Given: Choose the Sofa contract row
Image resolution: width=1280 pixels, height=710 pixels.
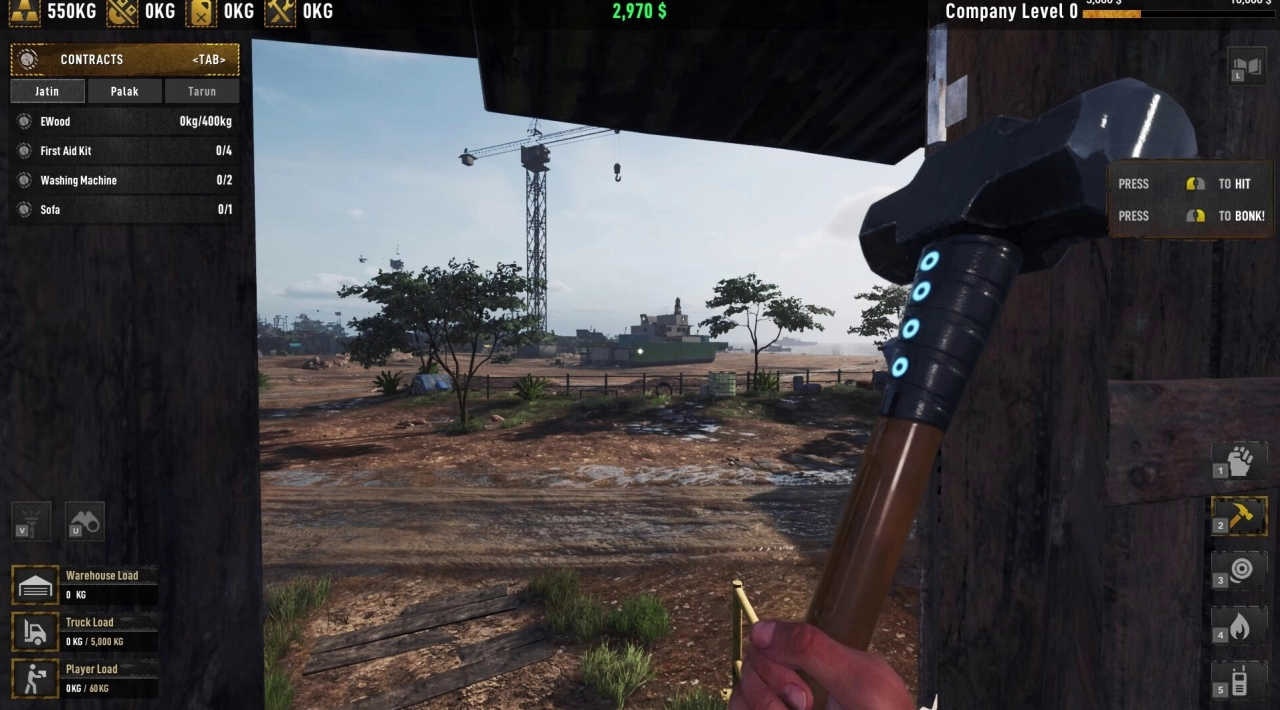Looking at the screenshot, I should pos(125,210).
